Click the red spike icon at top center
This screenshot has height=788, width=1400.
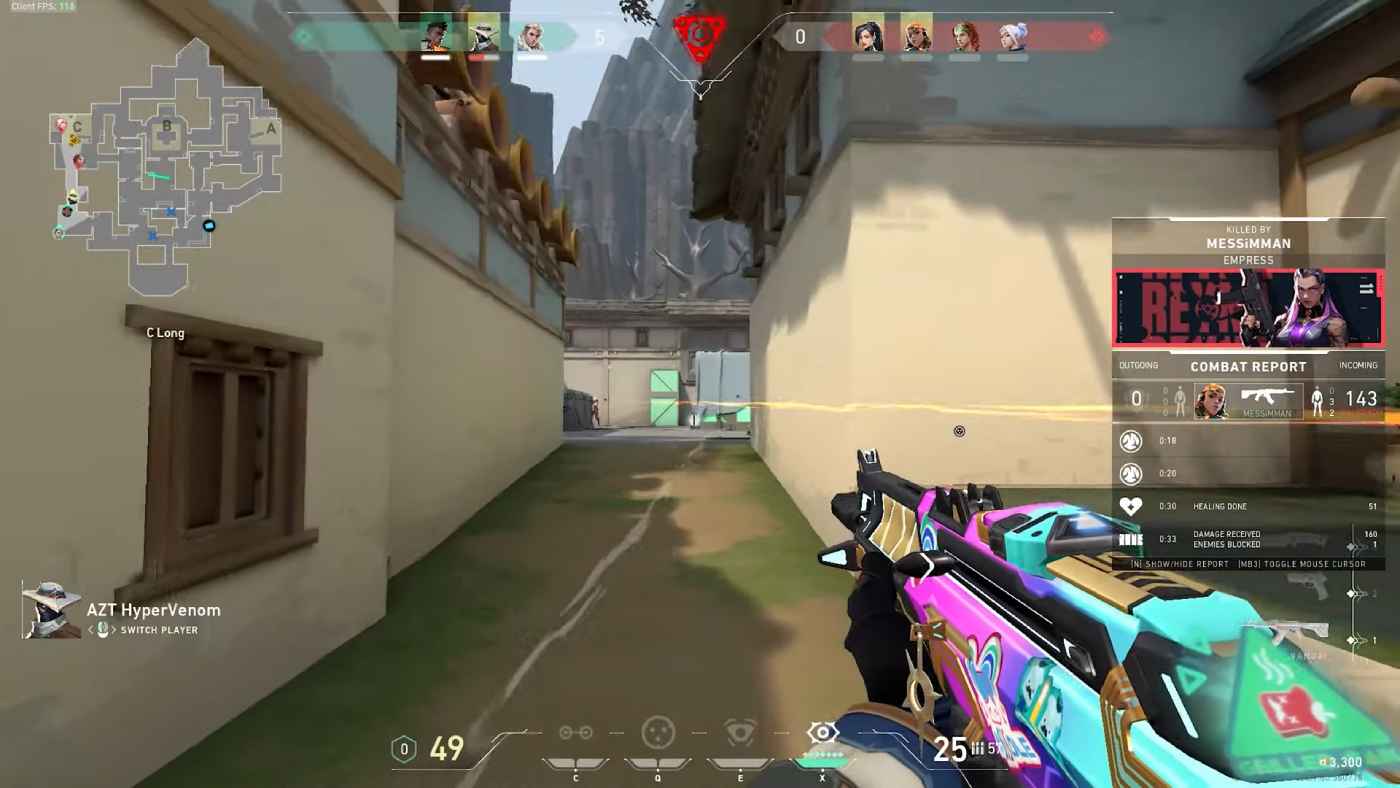tap(699, 38)
